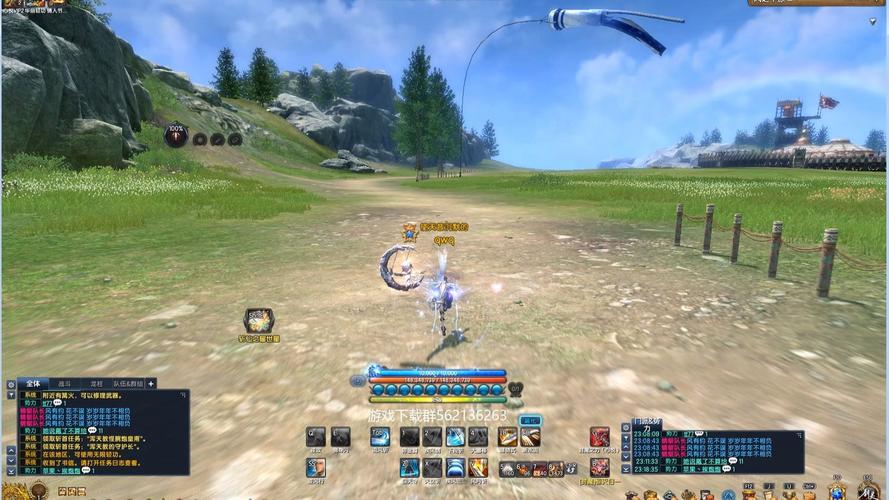Use the fiery orange skill on bottom row
This screenshot has height=500, width=889.
tap(479, 467)
